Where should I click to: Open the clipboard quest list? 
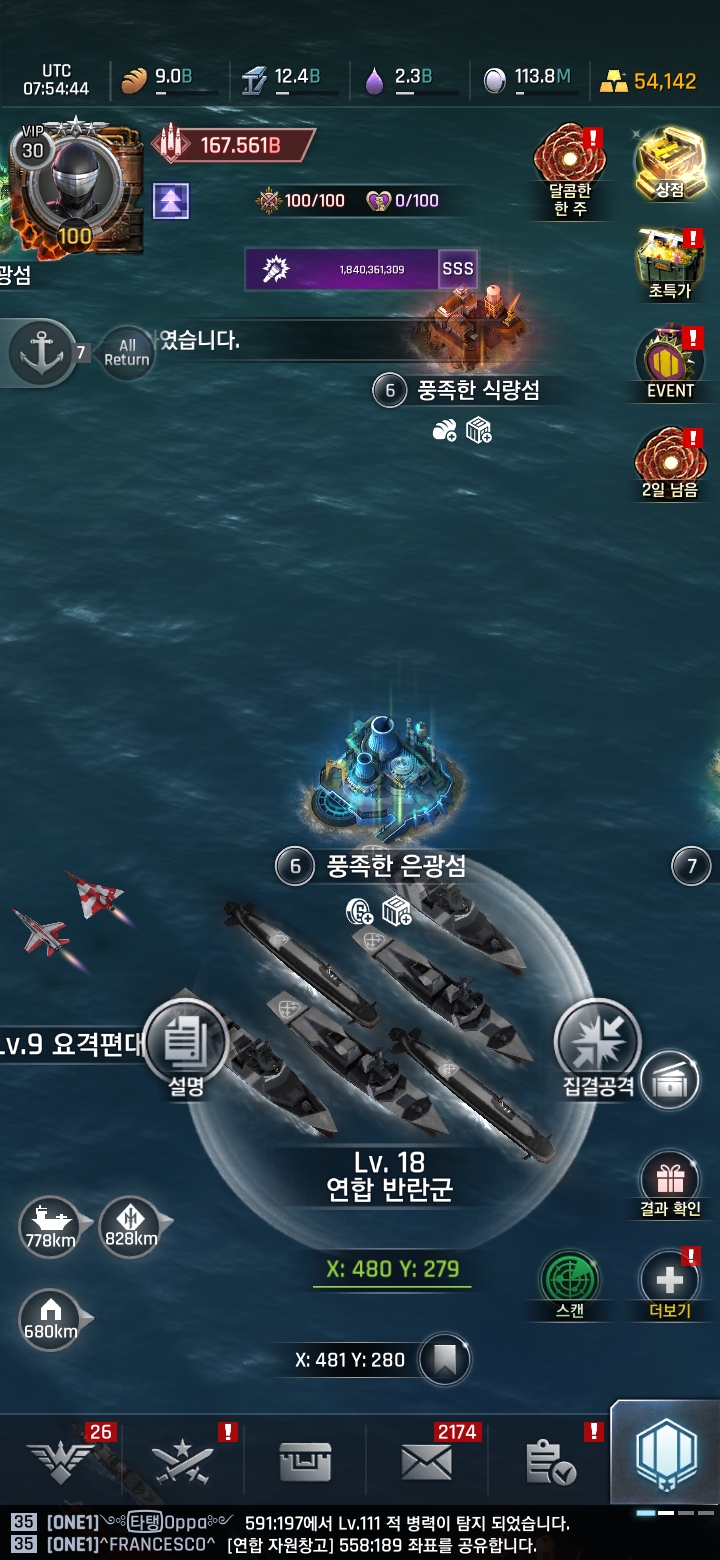click(x=550, y=1463)
